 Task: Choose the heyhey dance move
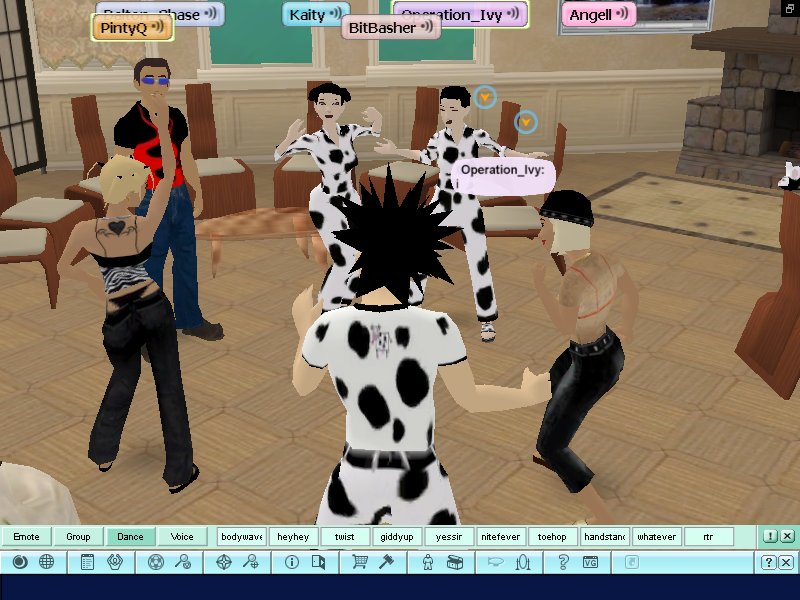coord(294,537)
